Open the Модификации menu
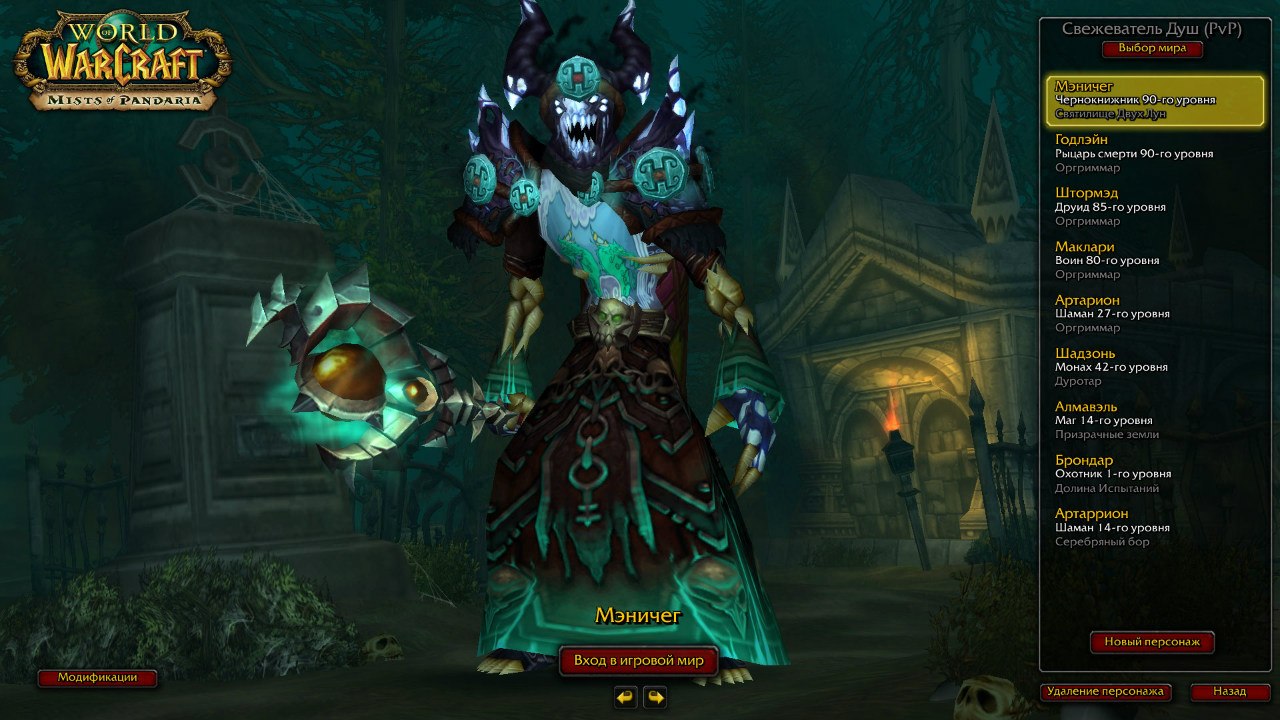This screenshot has width=1280, height=720. click(x=95, y=677)
